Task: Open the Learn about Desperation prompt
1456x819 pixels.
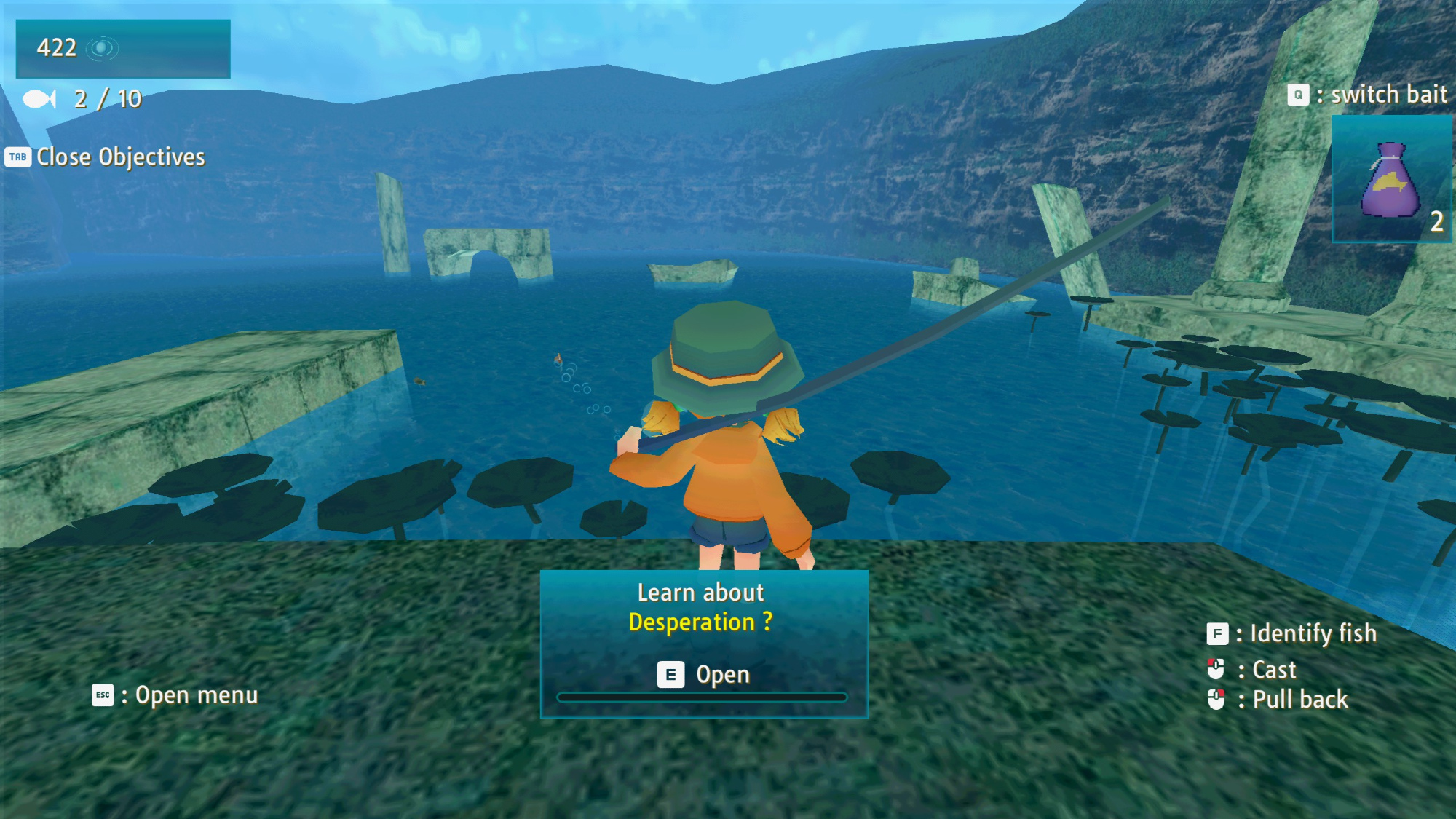Action: coord(703,674)
